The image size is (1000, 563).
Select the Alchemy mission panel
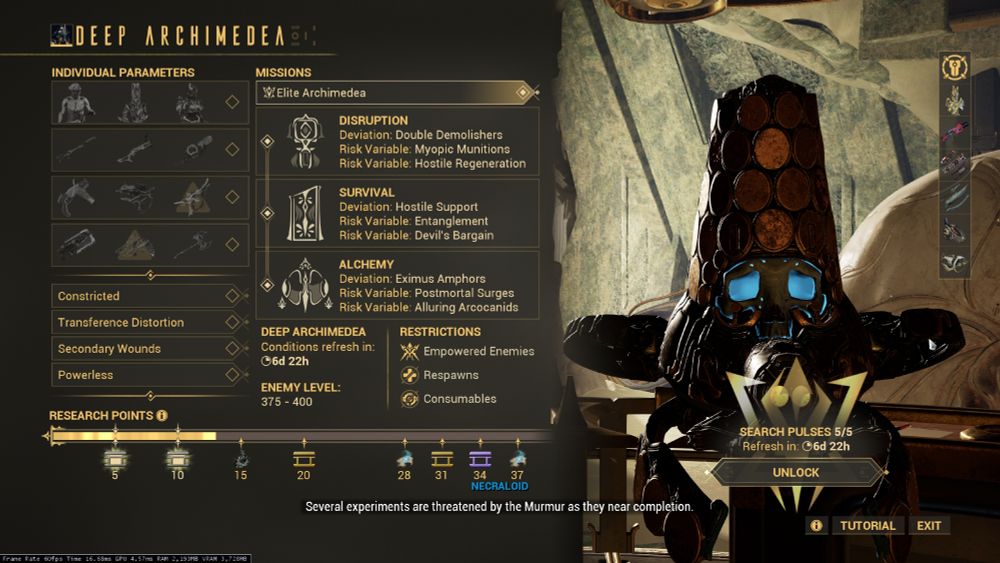(x=398, y=286)
